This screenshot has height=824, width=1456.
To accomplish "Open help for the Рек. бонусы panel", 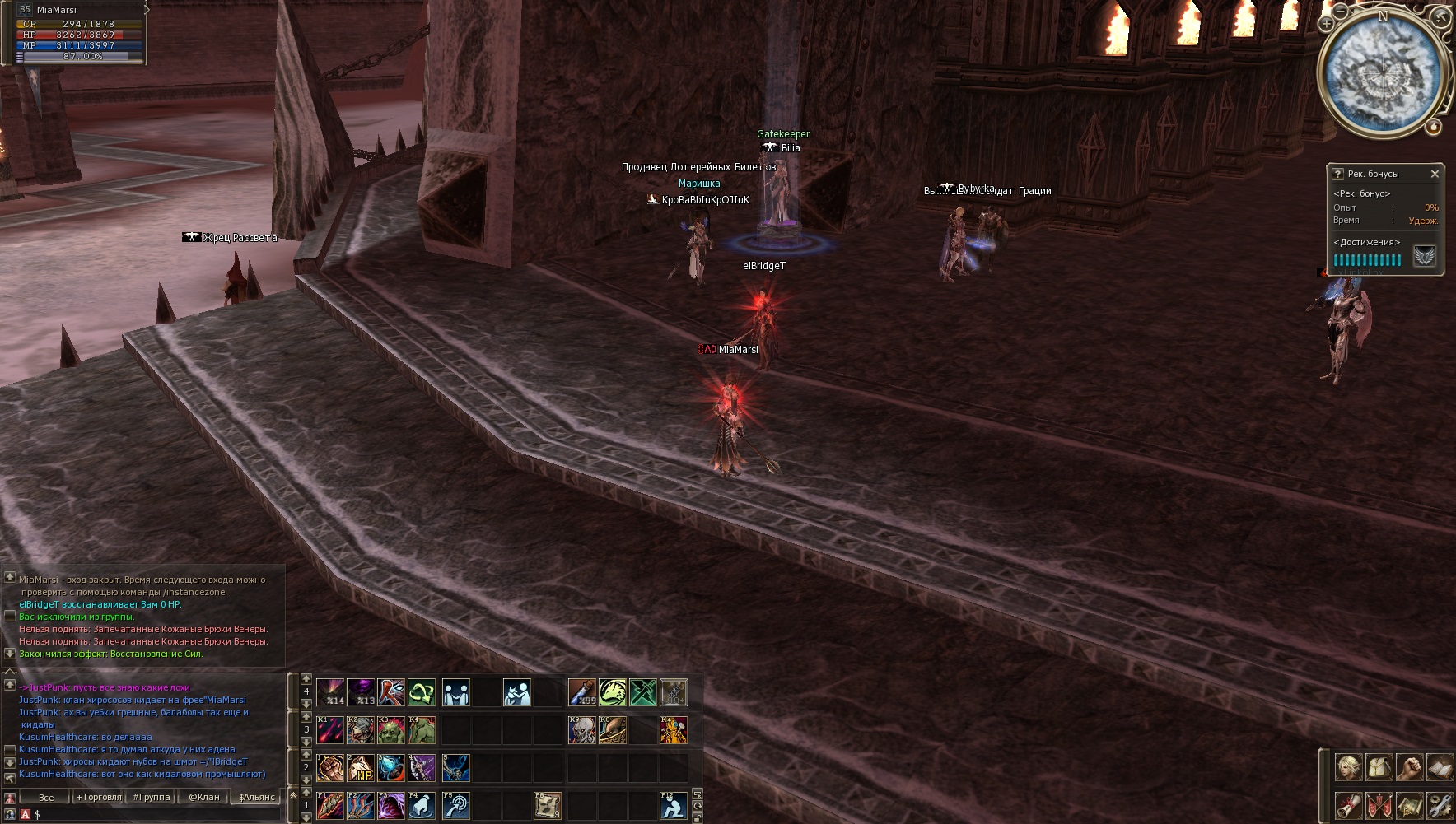I will tap(1337, 174).
